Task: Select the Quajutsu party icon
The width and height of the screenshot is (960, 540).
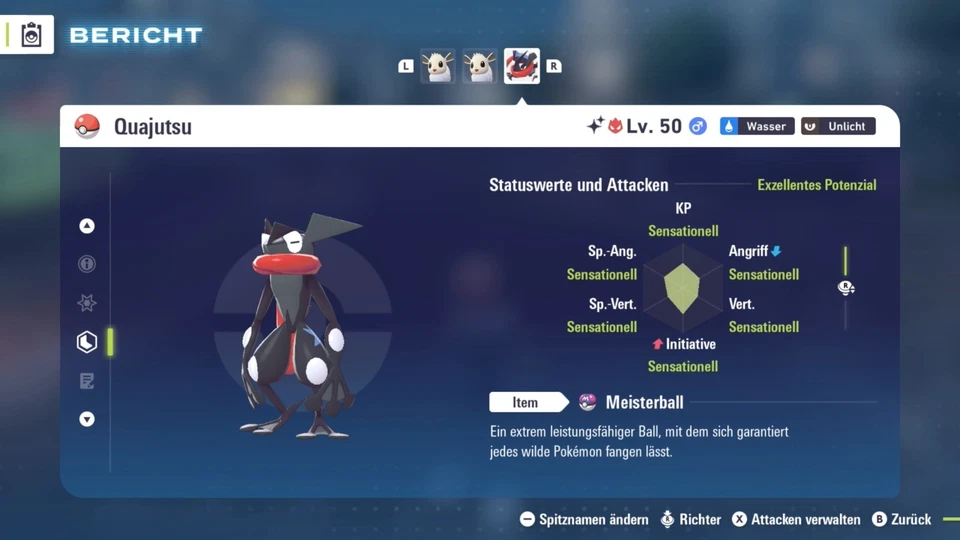Action: [x=521, y=66]
